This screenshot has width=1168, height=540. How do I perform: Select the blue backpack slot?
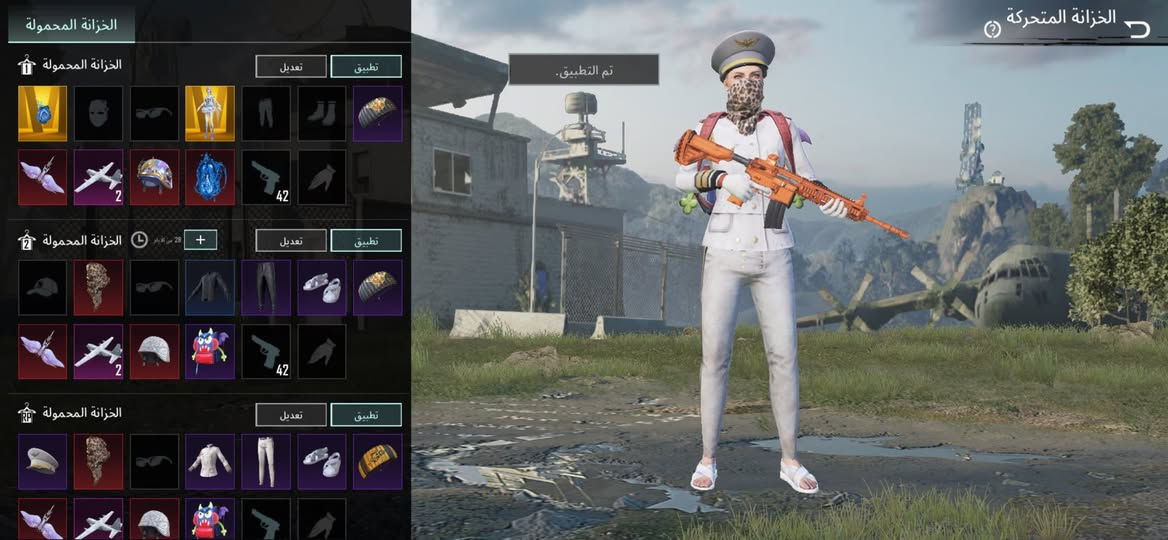(x=210, y=177)
